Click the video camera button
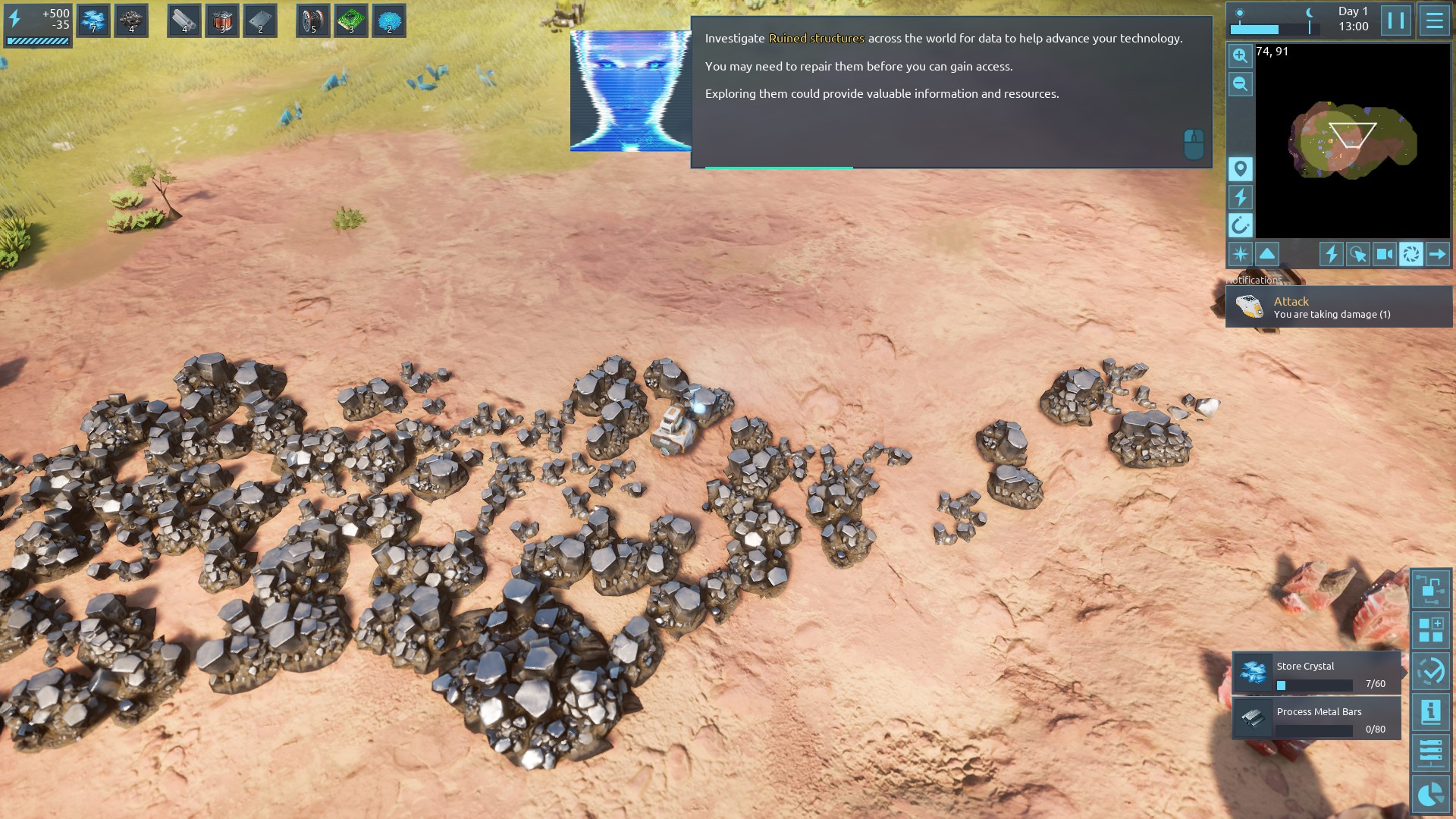This screenshot has width=1456, height=819. [1384, 254]
